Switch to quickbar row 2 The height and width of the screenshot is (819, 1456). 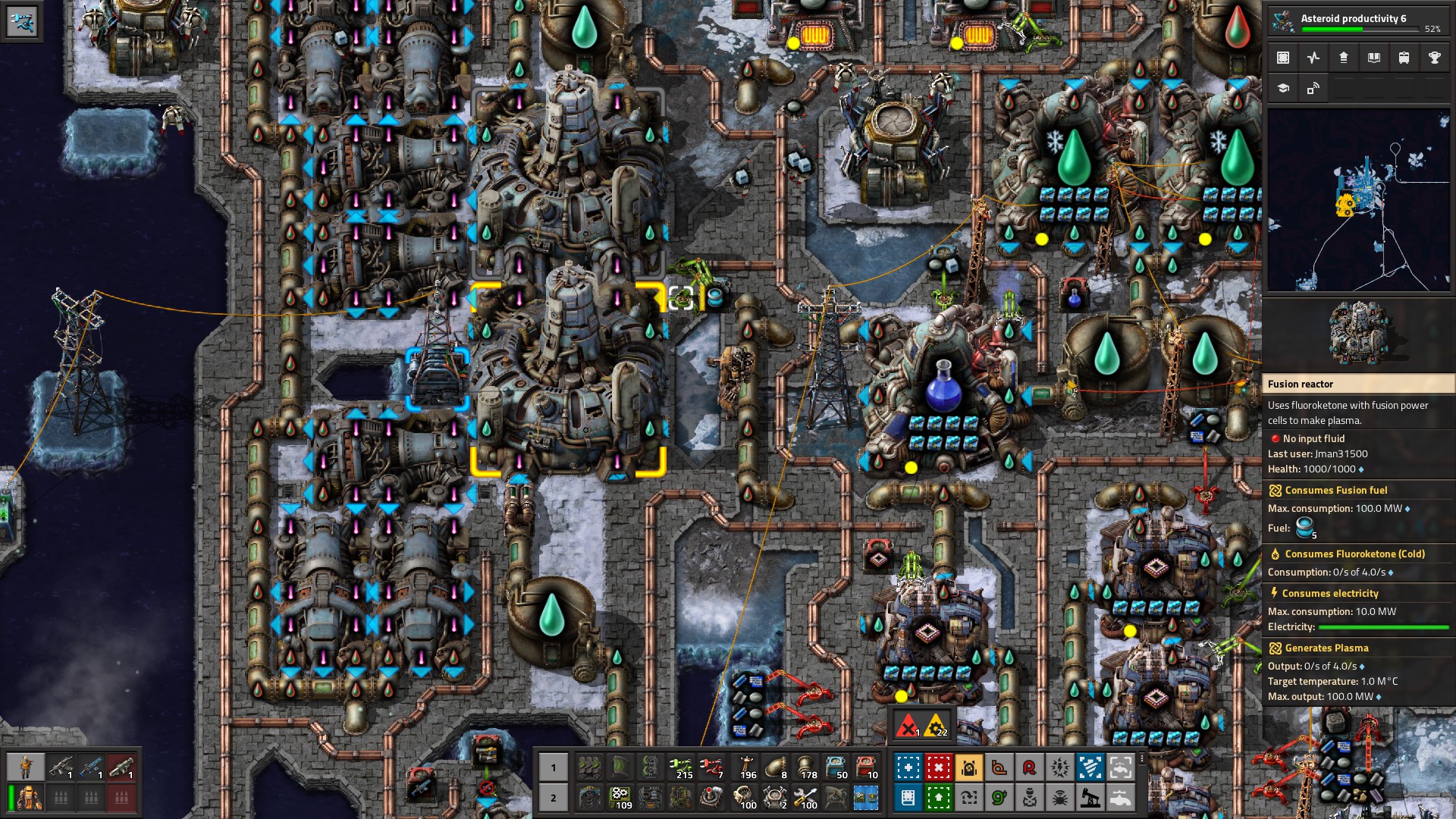(x=554, y=798)
